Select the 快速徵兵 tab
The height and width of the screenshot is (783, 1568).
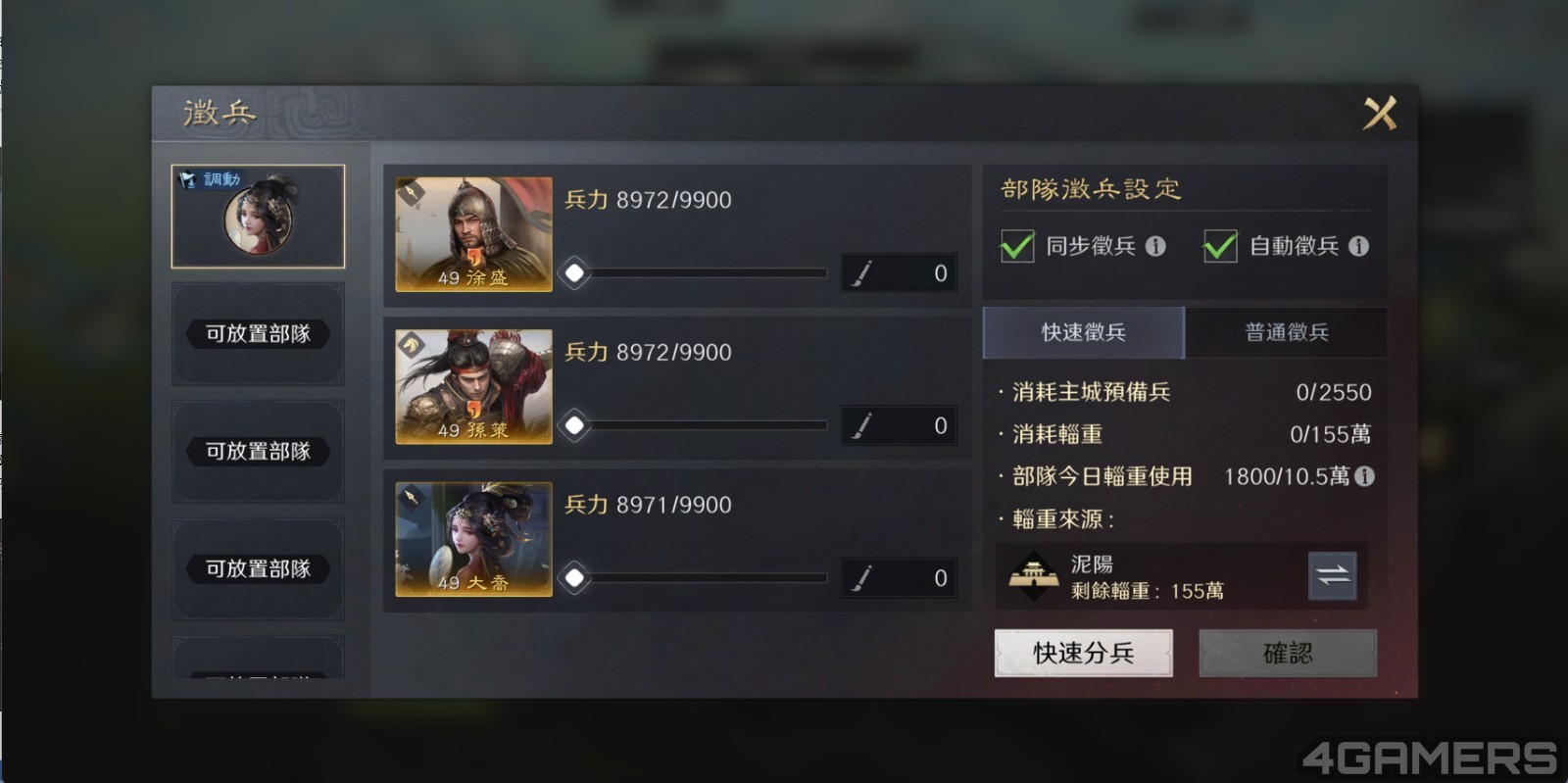pos(1082,332)
